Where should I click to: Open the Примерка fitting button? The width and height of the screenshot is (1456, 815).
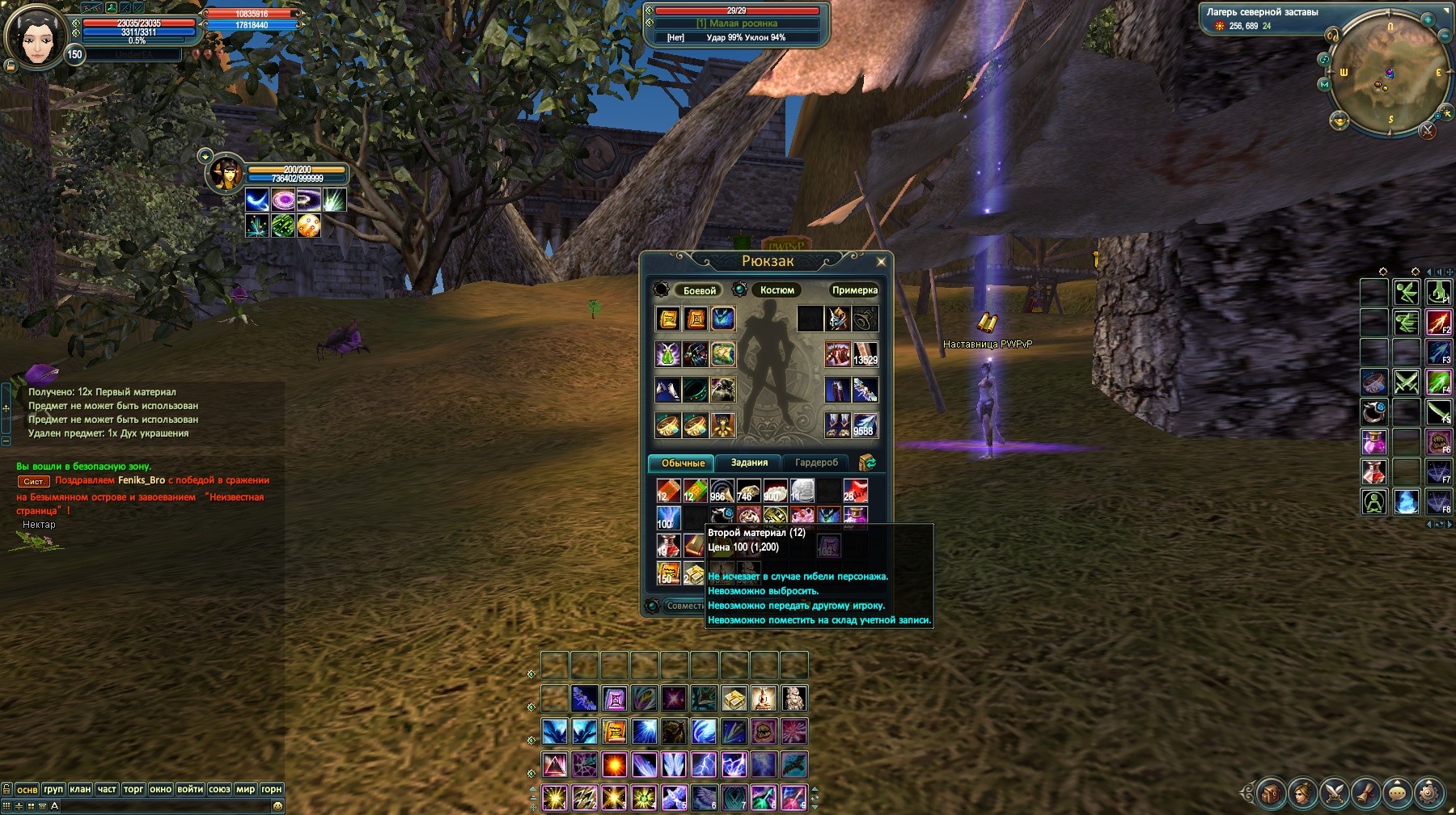tap(854, 290)
